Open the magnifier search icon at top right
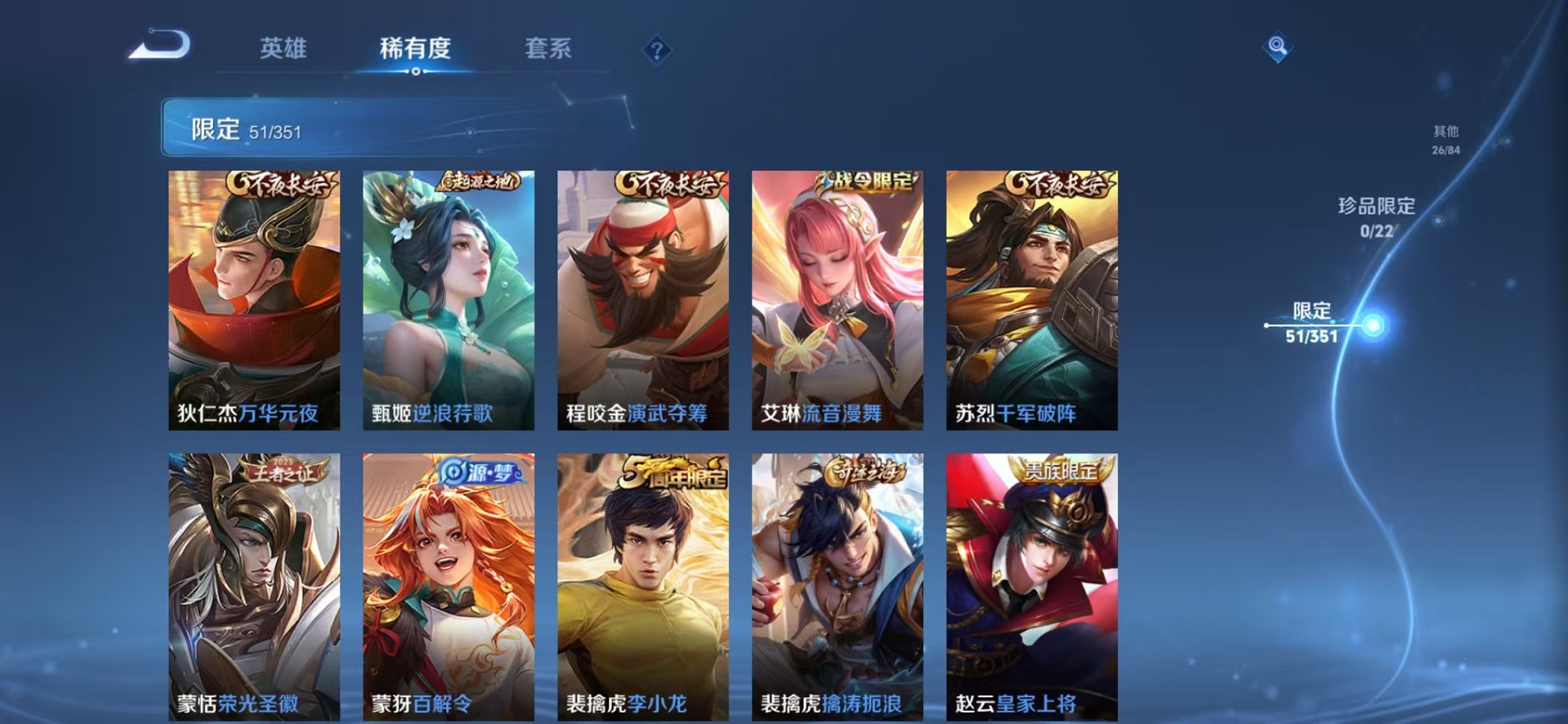The width and height of the screenshot is (1568, 724). click(x=1278, y=47)
